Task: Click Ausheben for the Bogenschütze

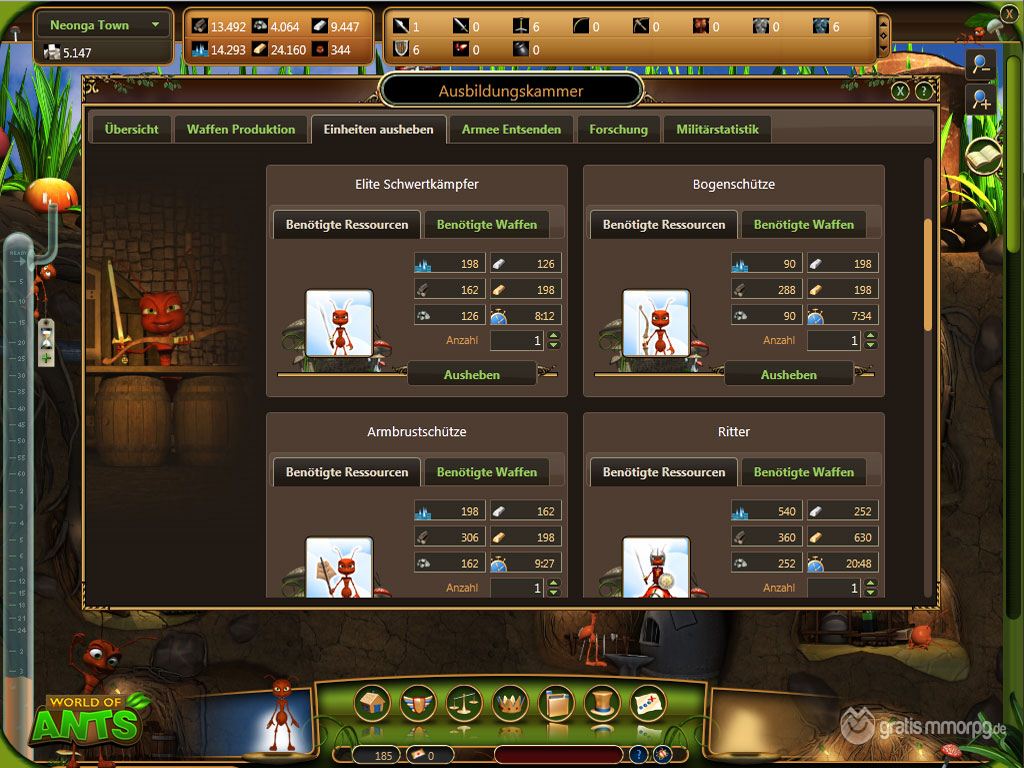Action: [789, 375]
